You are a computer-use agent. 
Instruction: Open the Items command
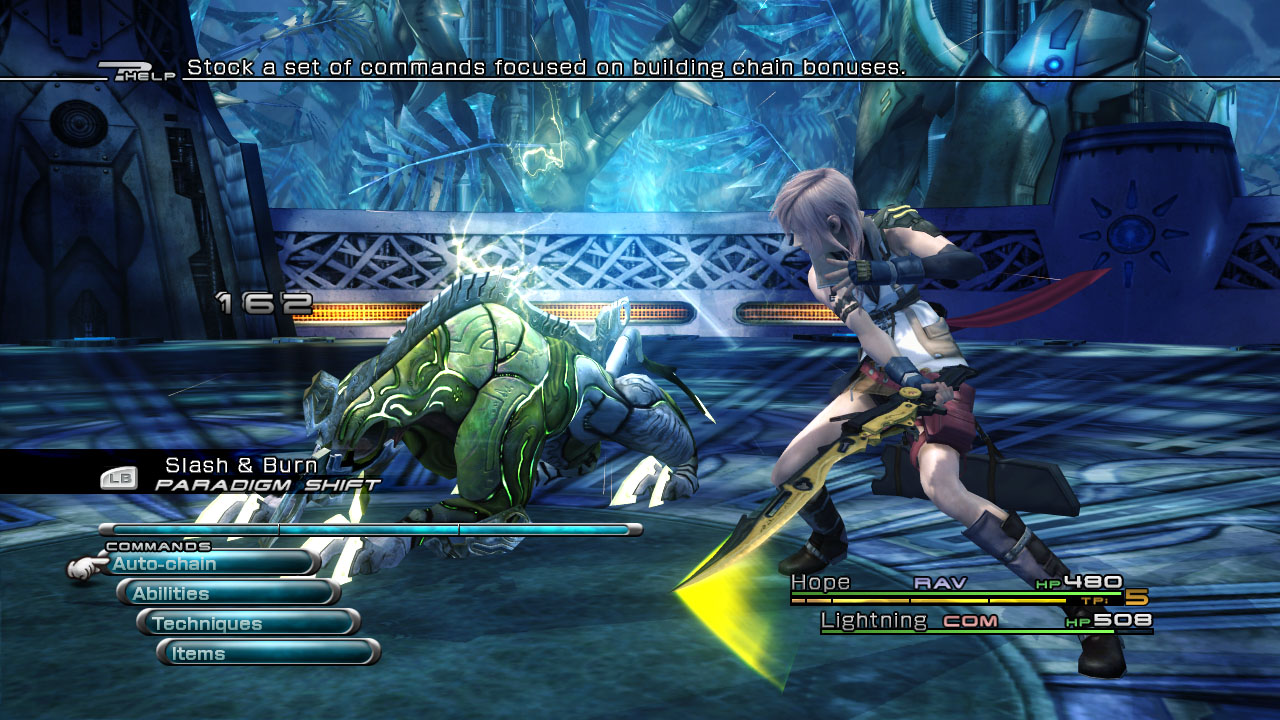(x=270, y=654)
